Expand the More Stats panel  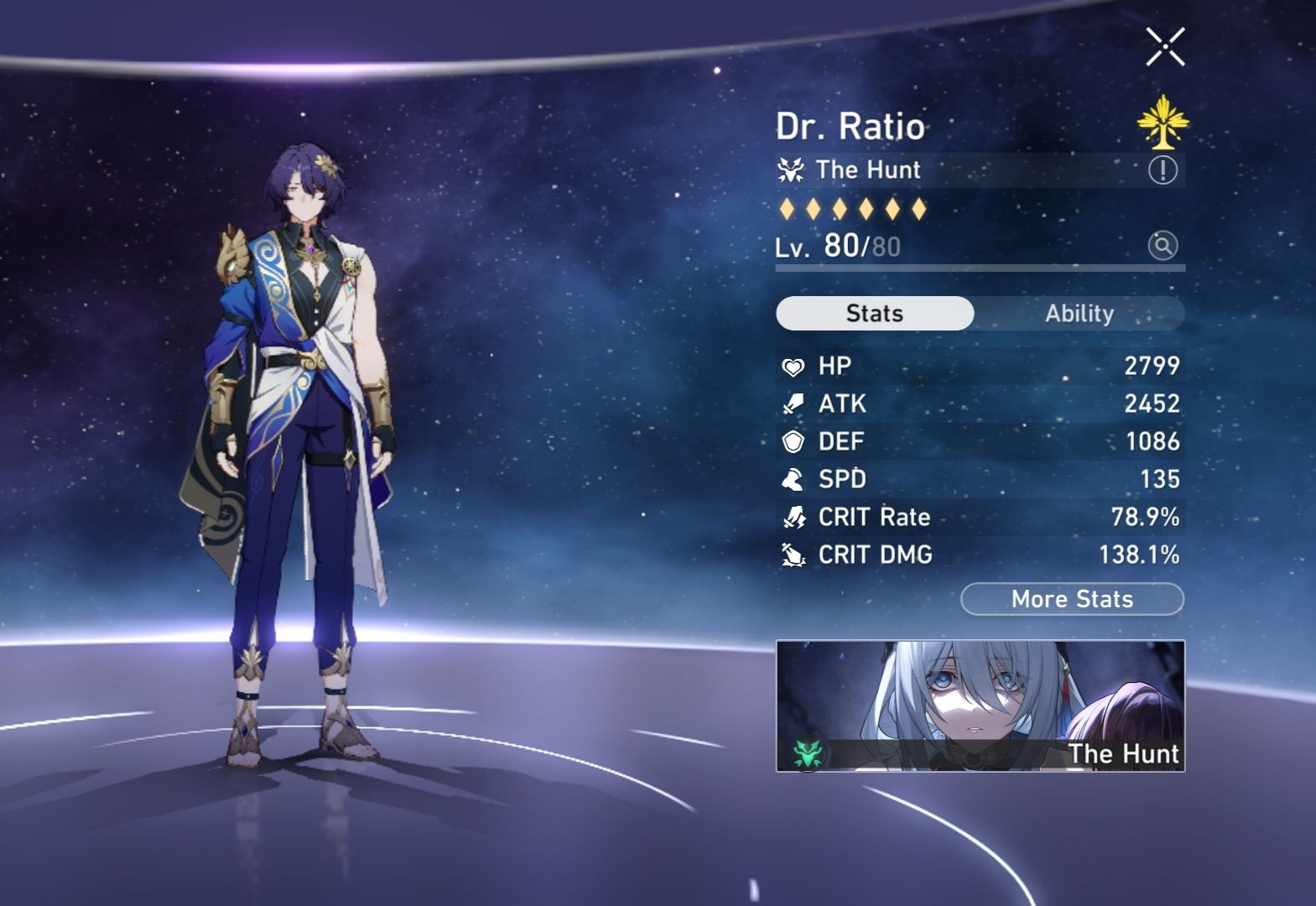click(x=1071, y=599)
